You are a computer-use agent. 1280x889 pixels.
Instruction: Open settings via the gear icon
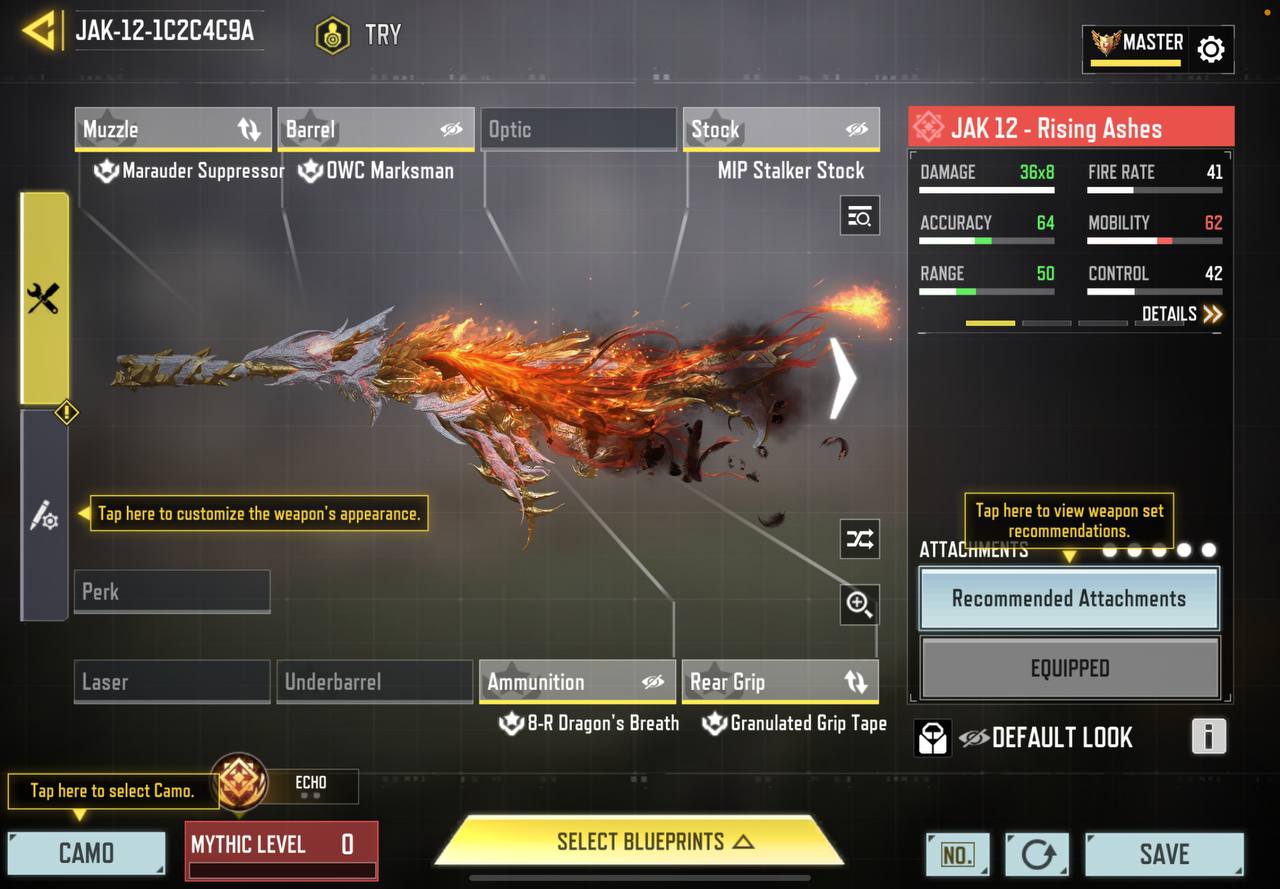point(1210,49)
